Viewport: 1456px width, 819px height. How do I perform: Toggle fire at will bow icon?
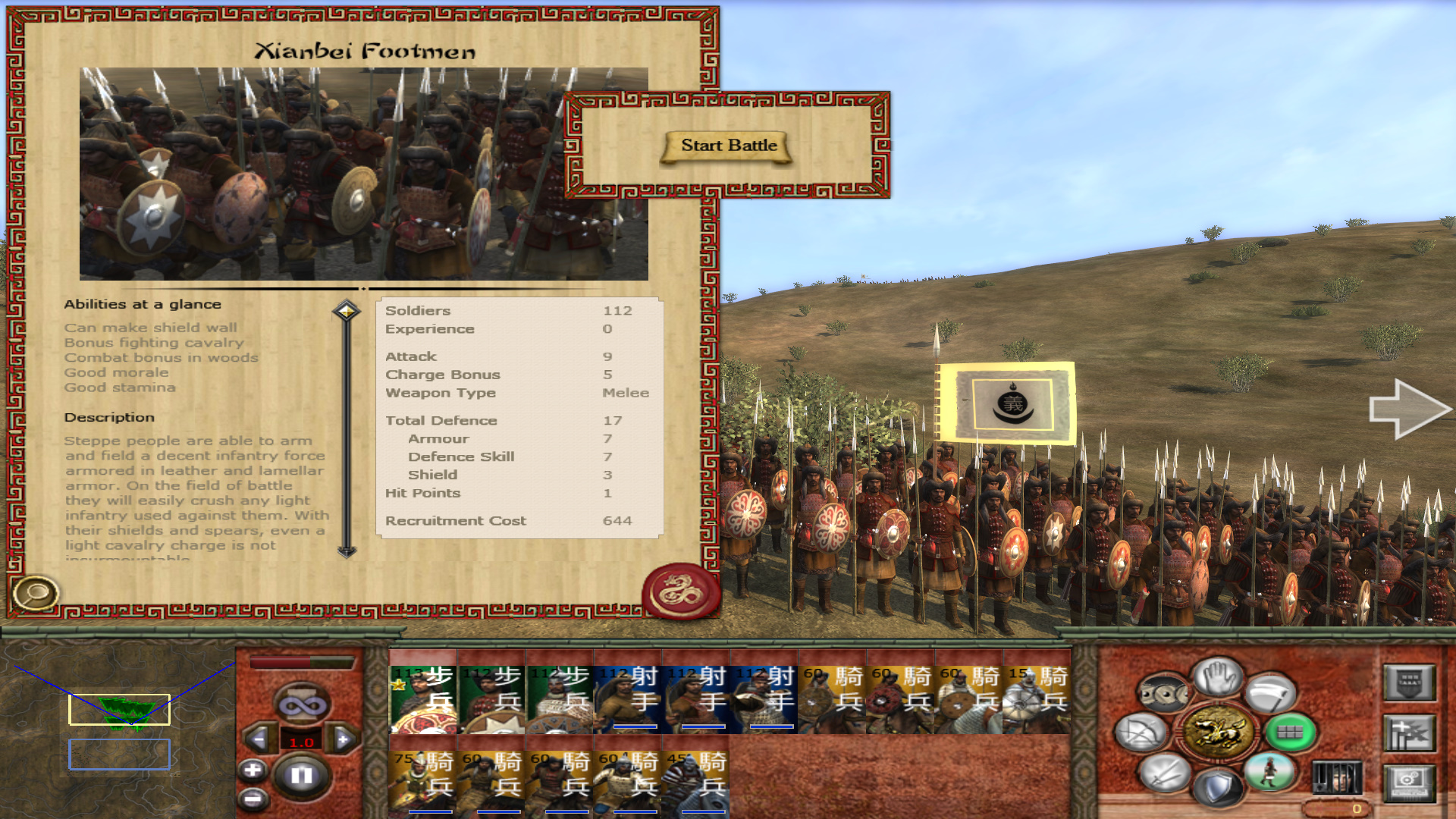pos(1141,733)
